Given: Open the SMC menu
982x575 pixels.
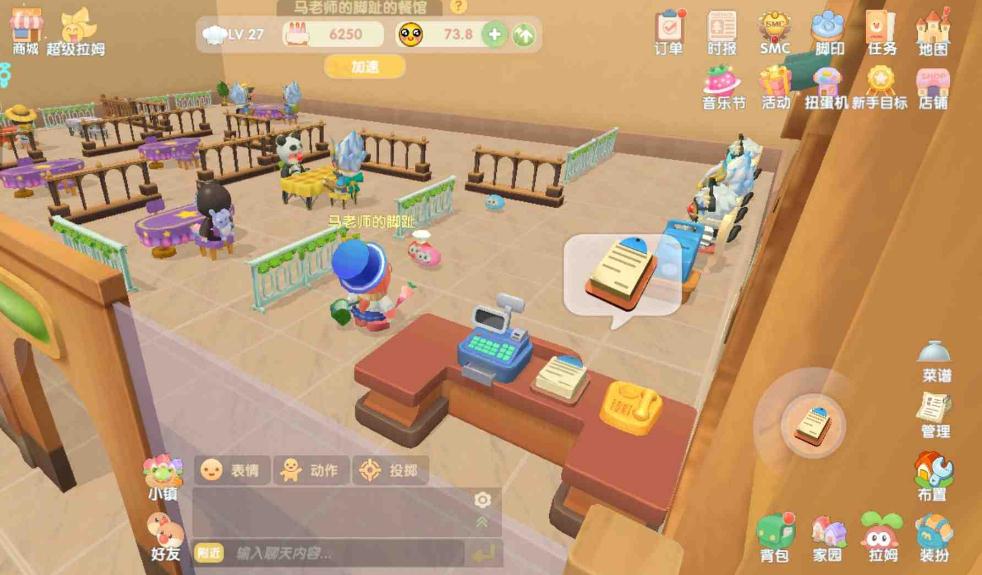Looking at the screenshot, I should point(774,30).
